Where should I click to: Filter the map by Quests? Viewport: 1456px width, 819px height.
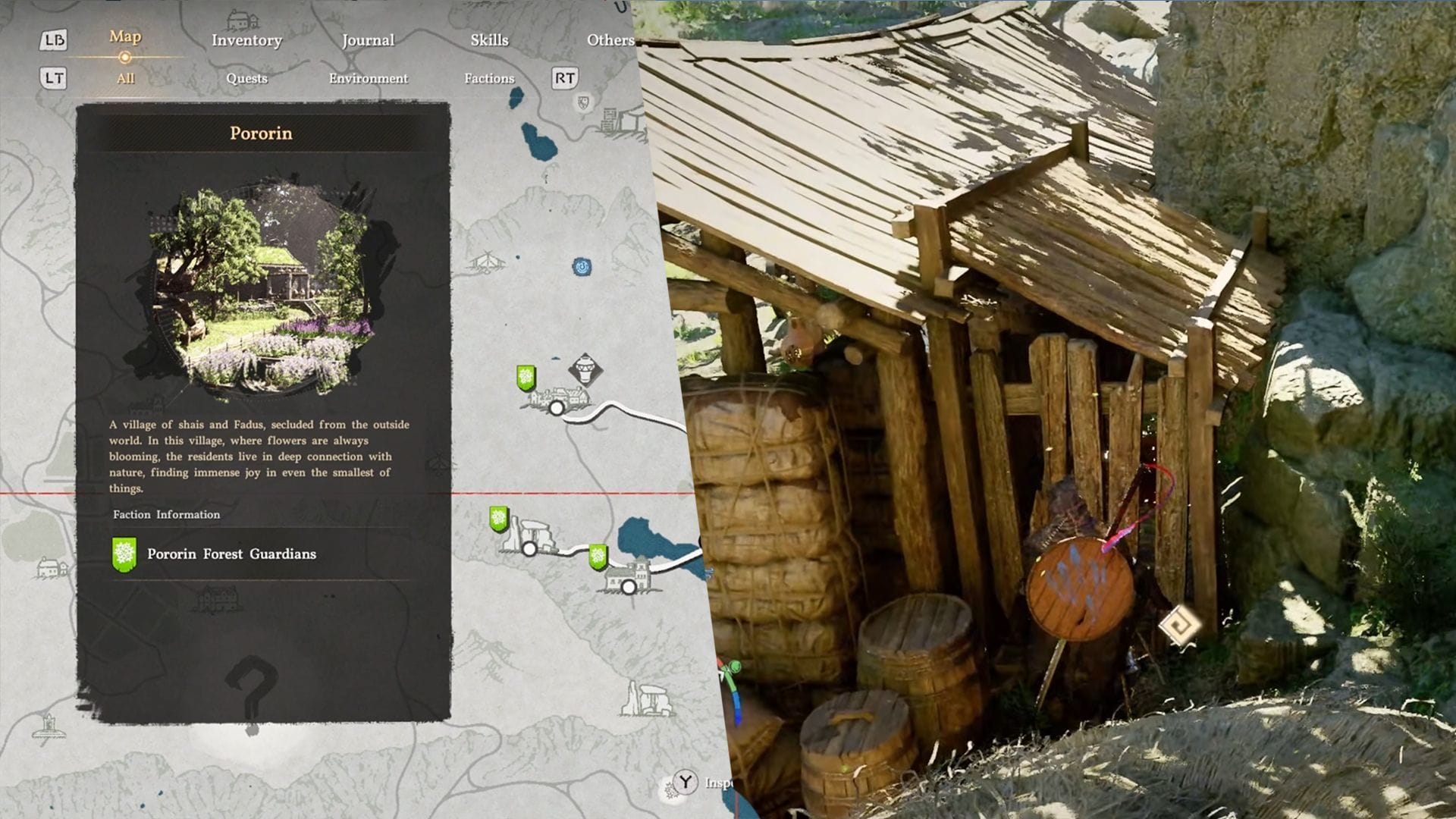246,78
